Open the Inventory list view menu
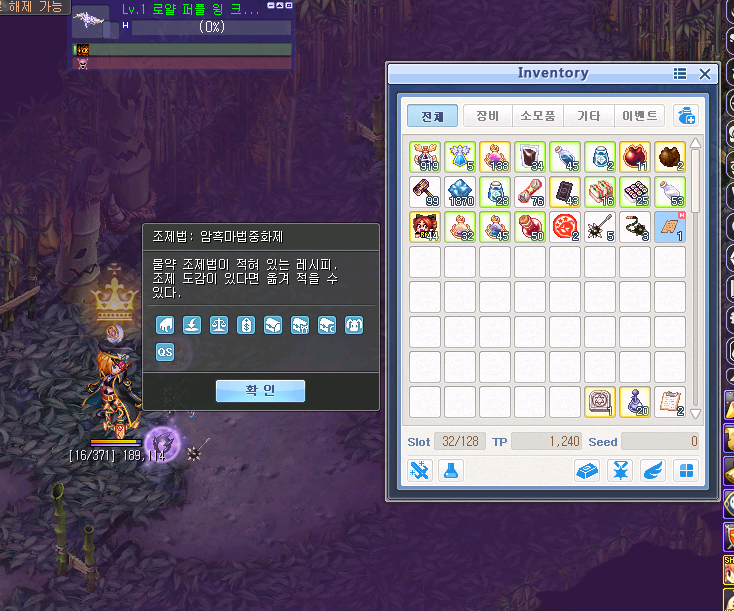This screenshot has height=611, width=734. pos(680,74)
